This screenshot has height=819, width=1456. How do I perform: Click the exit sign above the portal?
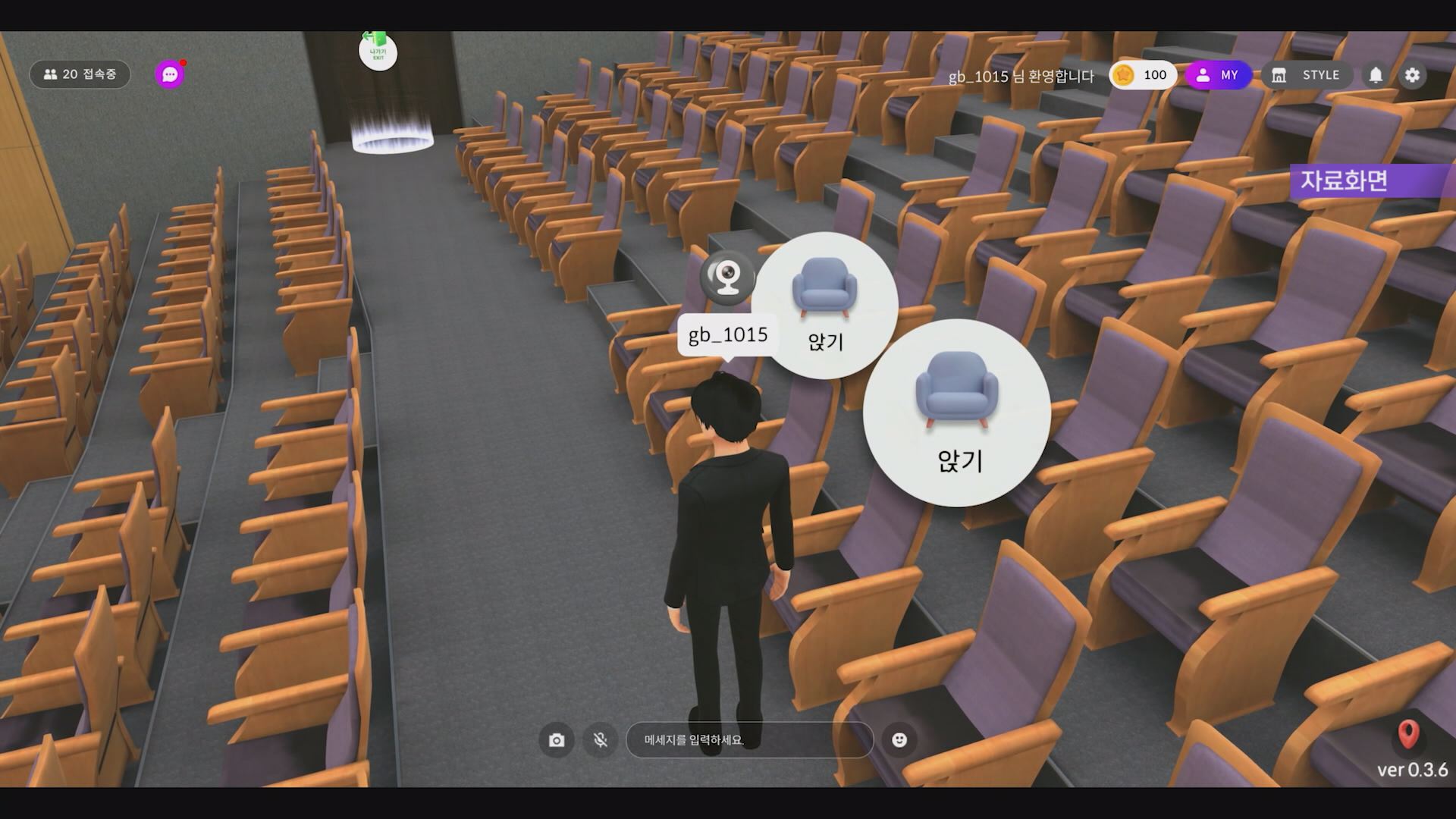coord(378,52)
